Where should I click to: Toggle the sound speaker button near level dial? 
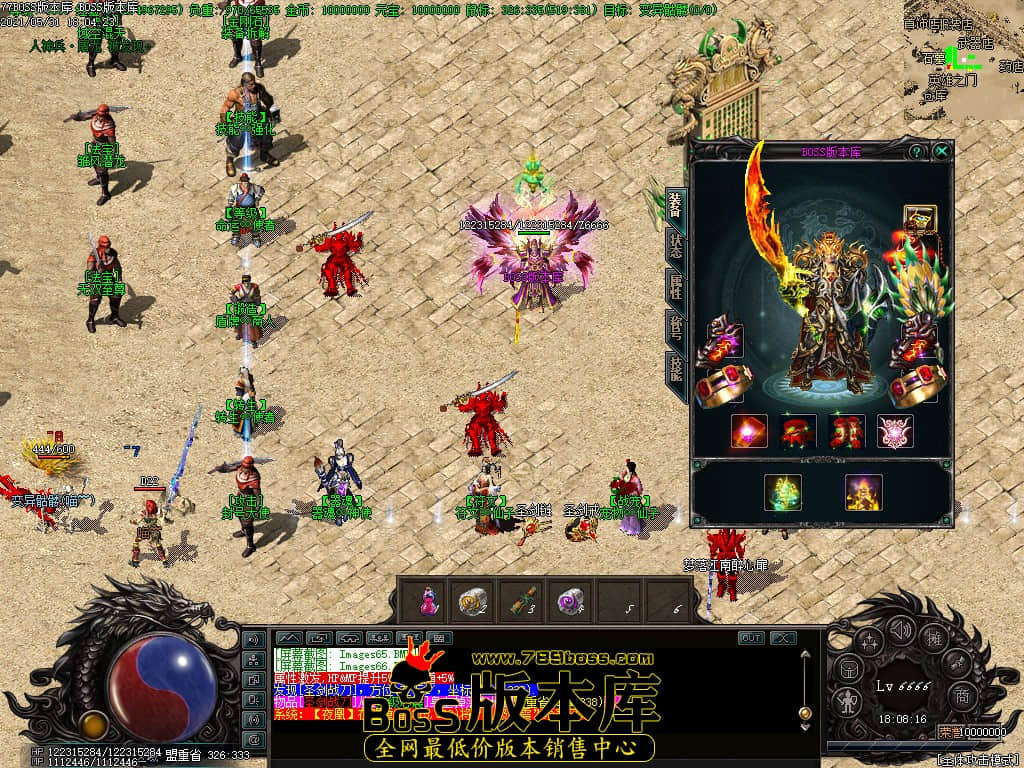coord(902,631)
